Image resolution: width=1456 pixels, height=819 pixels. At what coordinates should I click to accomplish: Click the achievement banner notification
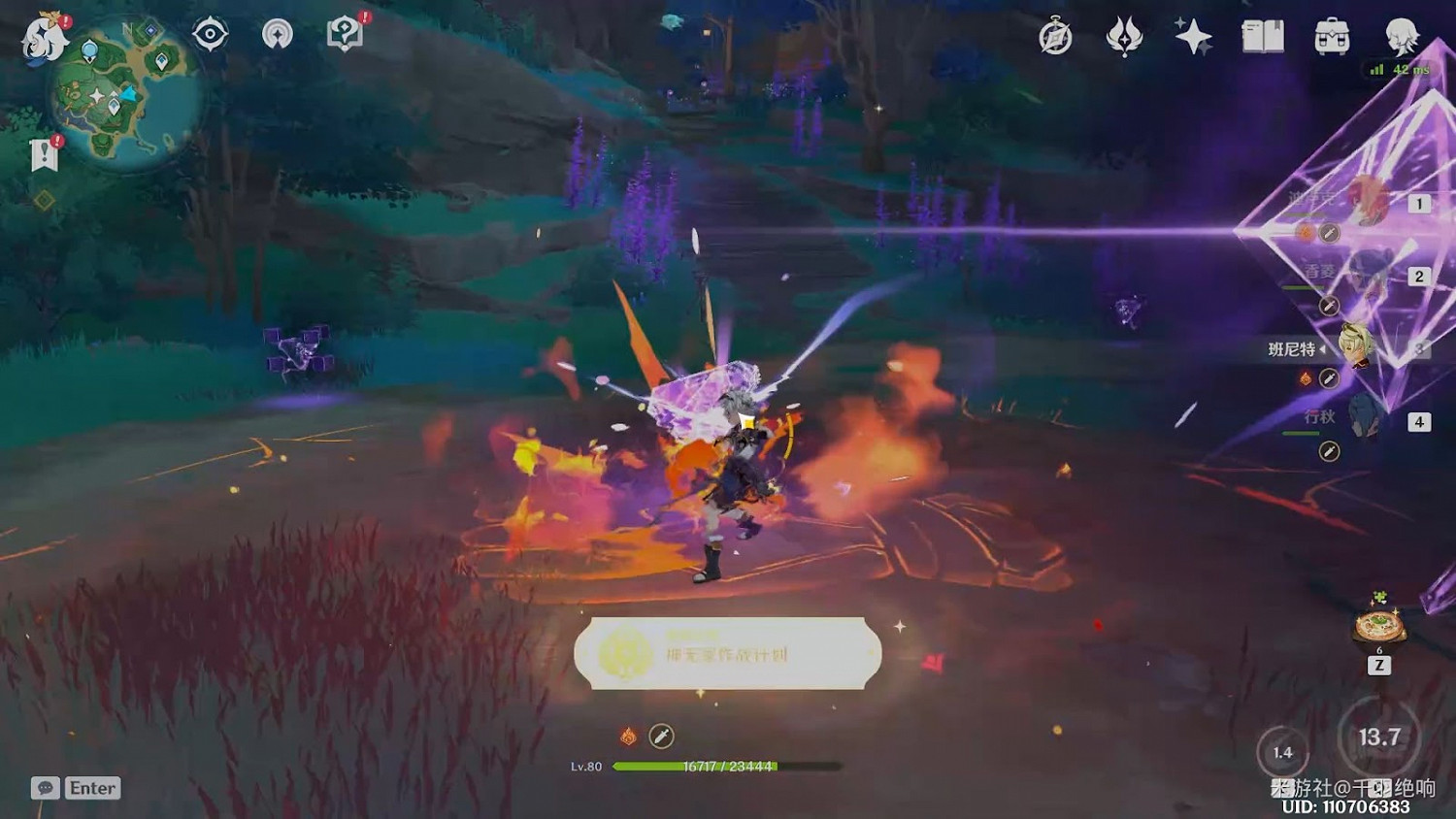[x=726, y=652]
